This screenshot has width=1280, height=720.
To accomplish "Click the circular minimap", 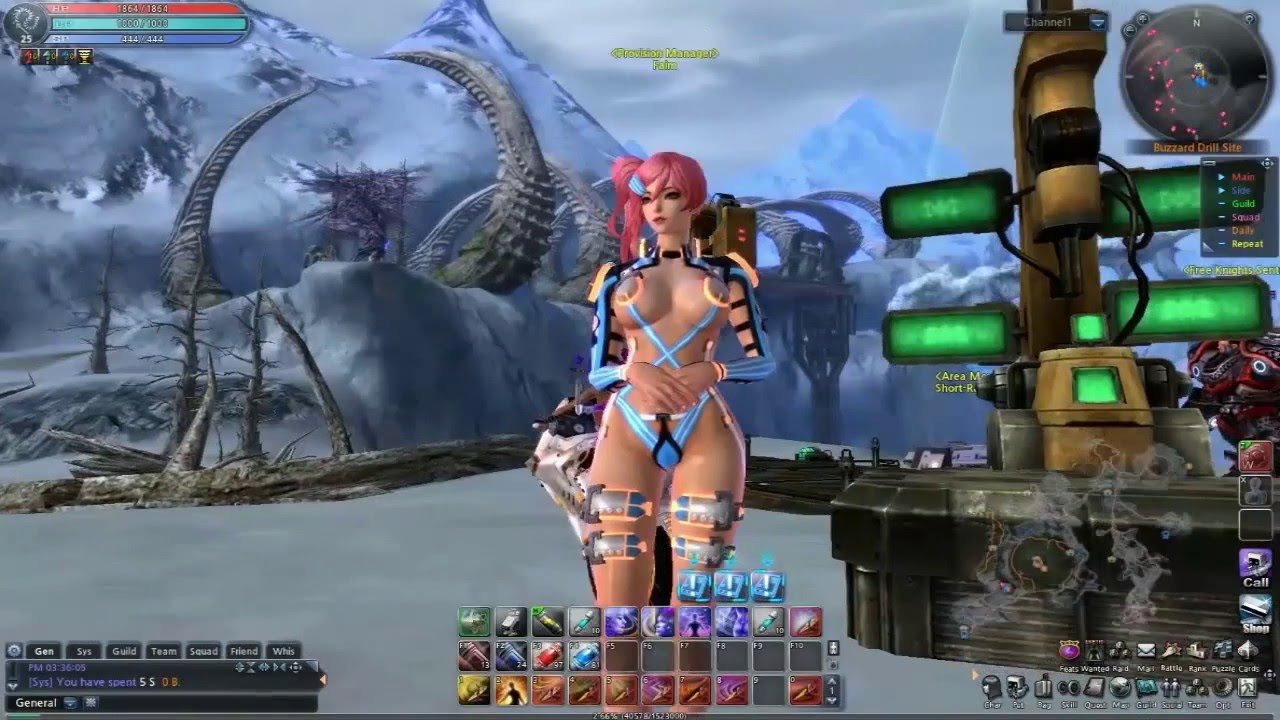I will (x=1196, y=76).
